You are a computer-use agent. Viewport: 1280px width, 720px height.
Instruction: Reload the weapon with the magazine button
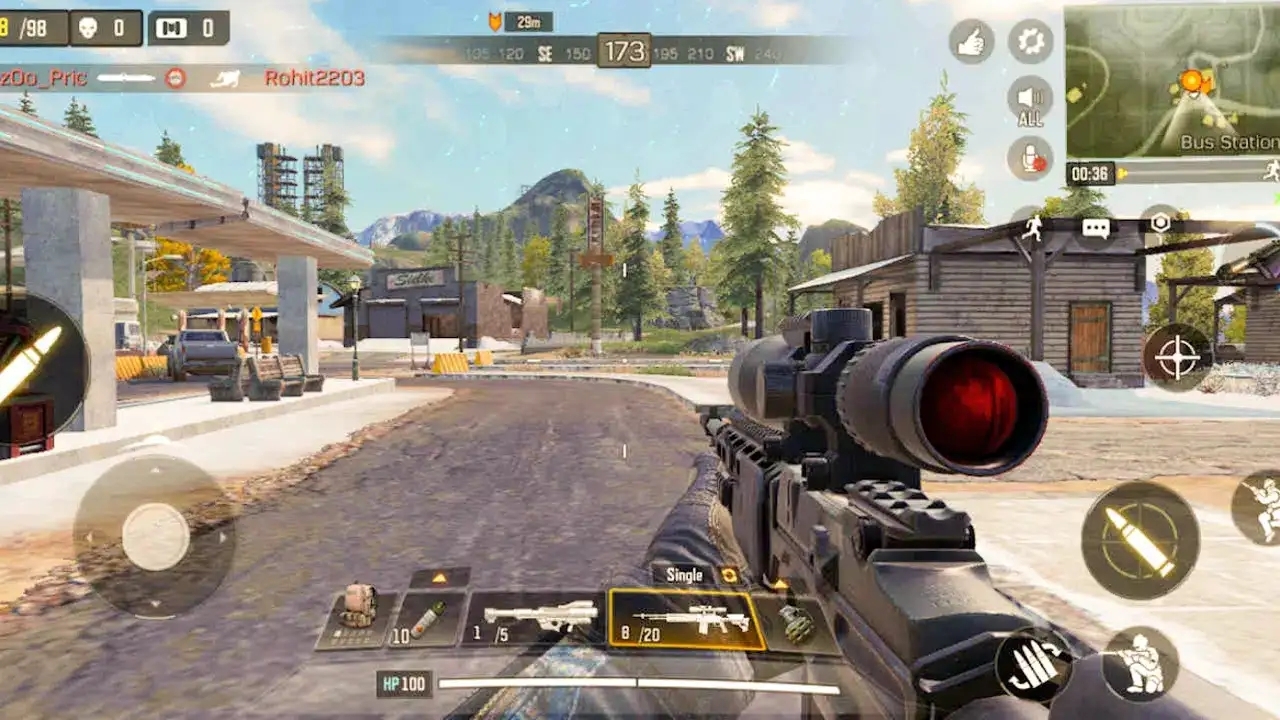pos(1034,665)
